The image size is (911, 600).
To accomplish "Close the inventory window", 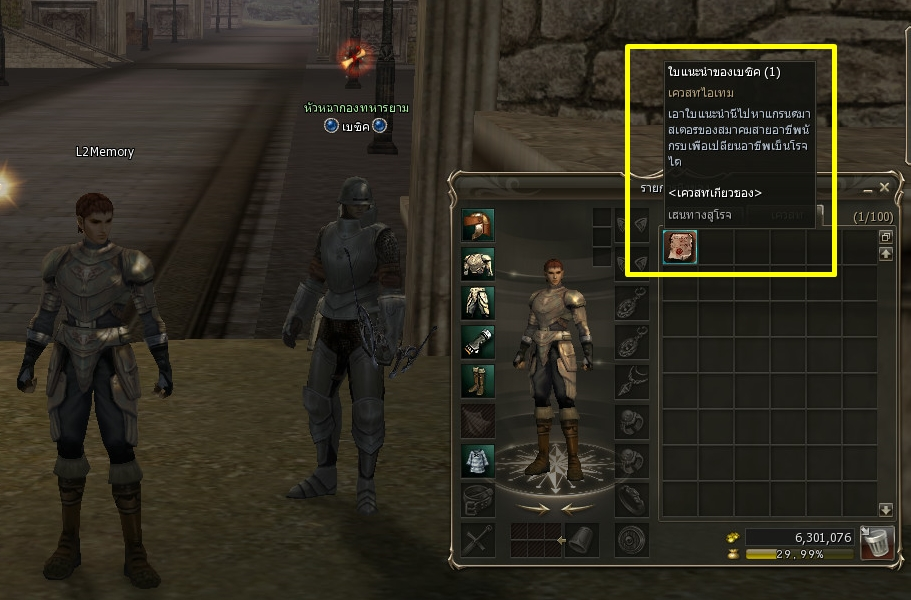I will point(884,188).
